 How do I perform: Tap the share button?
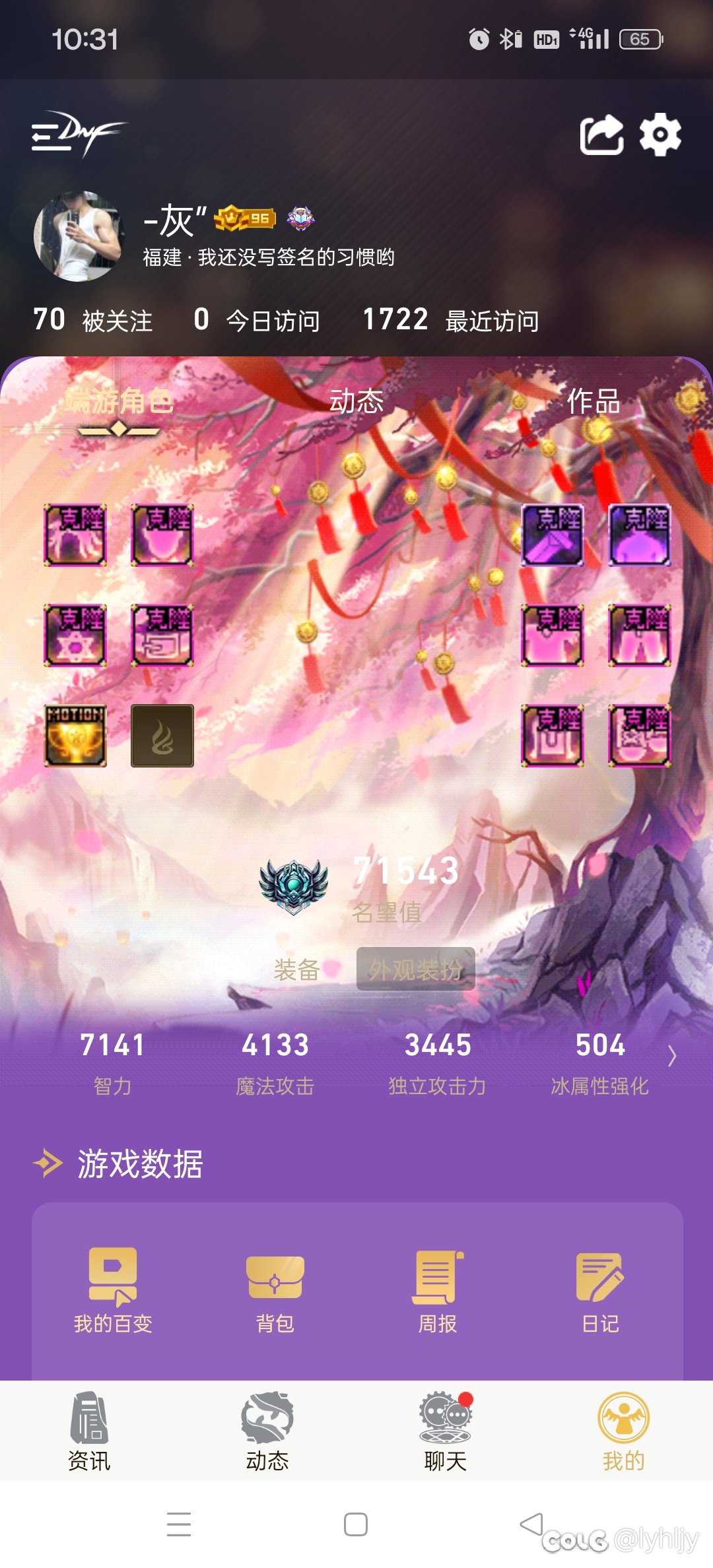click(601, 135)
